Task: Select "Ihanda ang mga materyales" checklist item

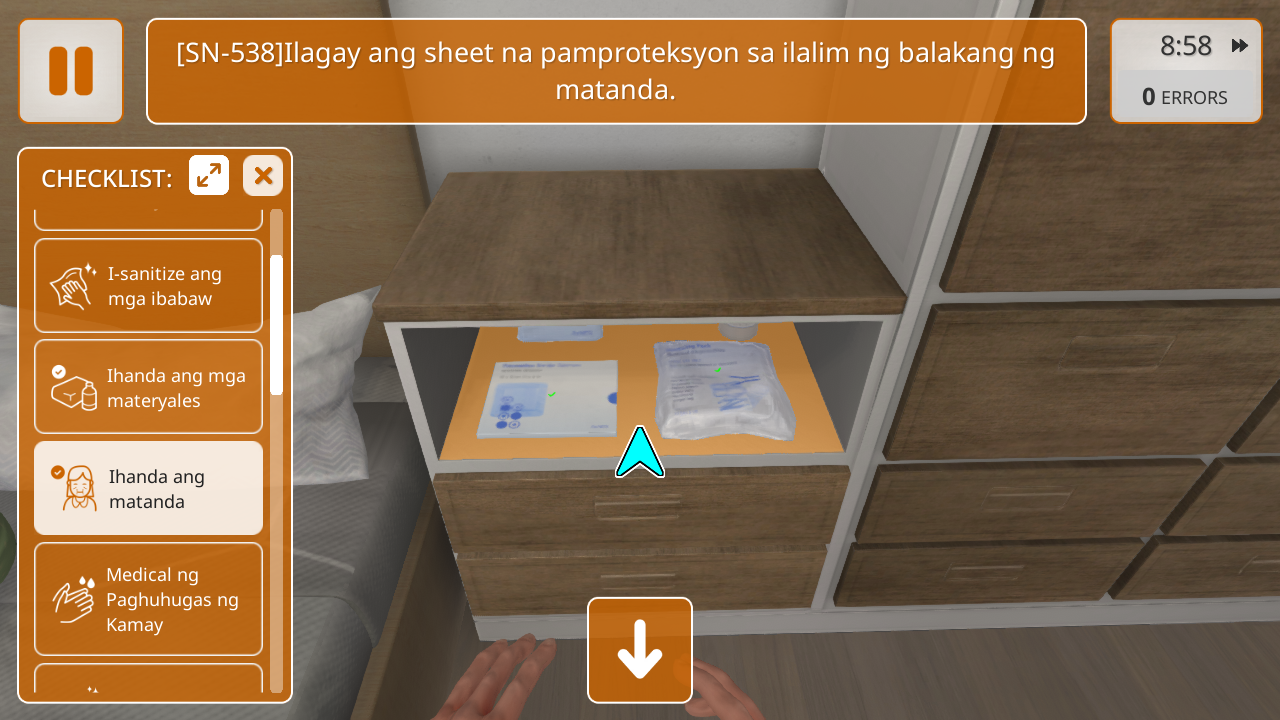Action: (148, 387)
